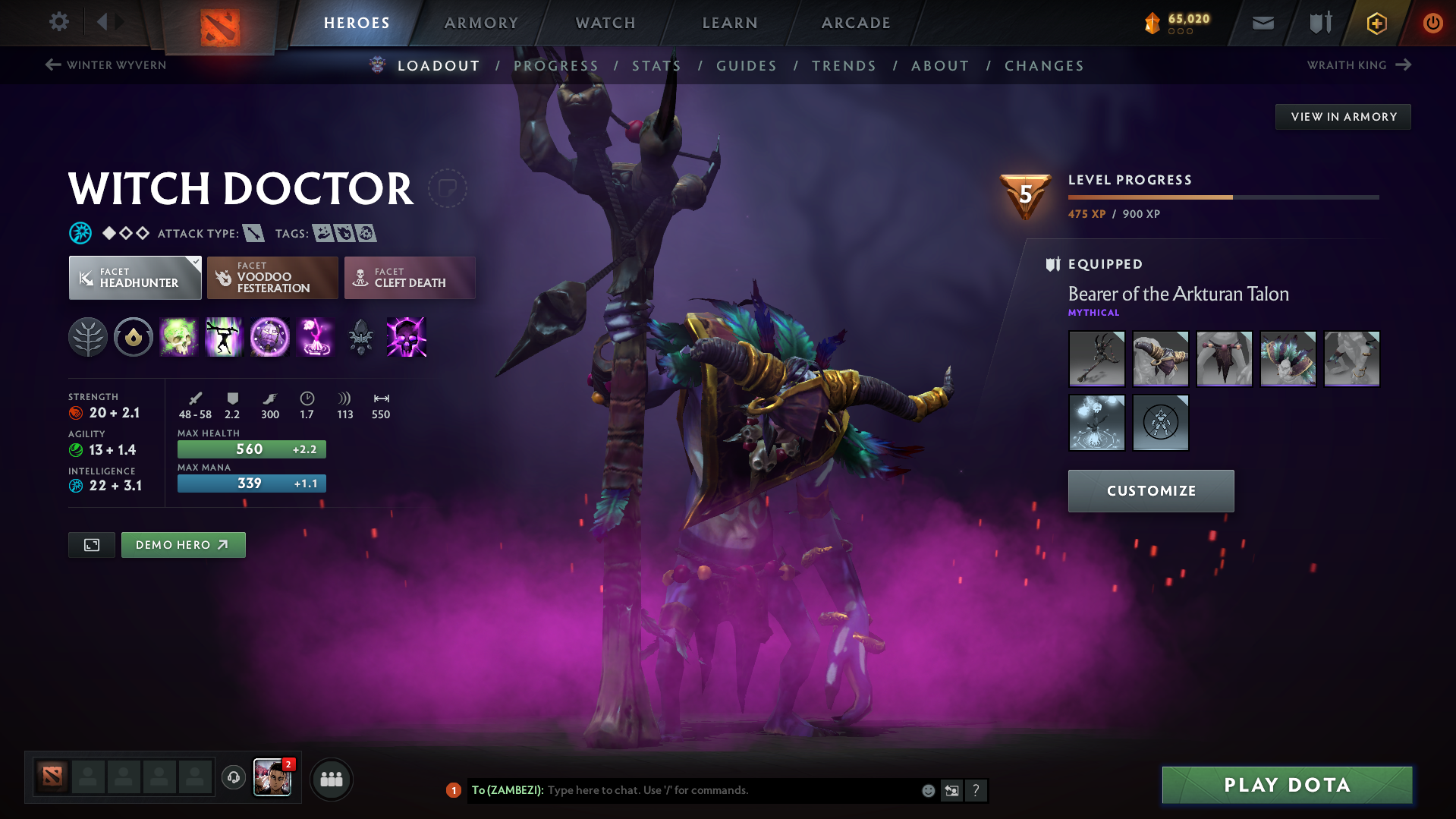Click the DEMO HERO button
The height and width of the screenshot is (819, 1456).
pos(183,544)
